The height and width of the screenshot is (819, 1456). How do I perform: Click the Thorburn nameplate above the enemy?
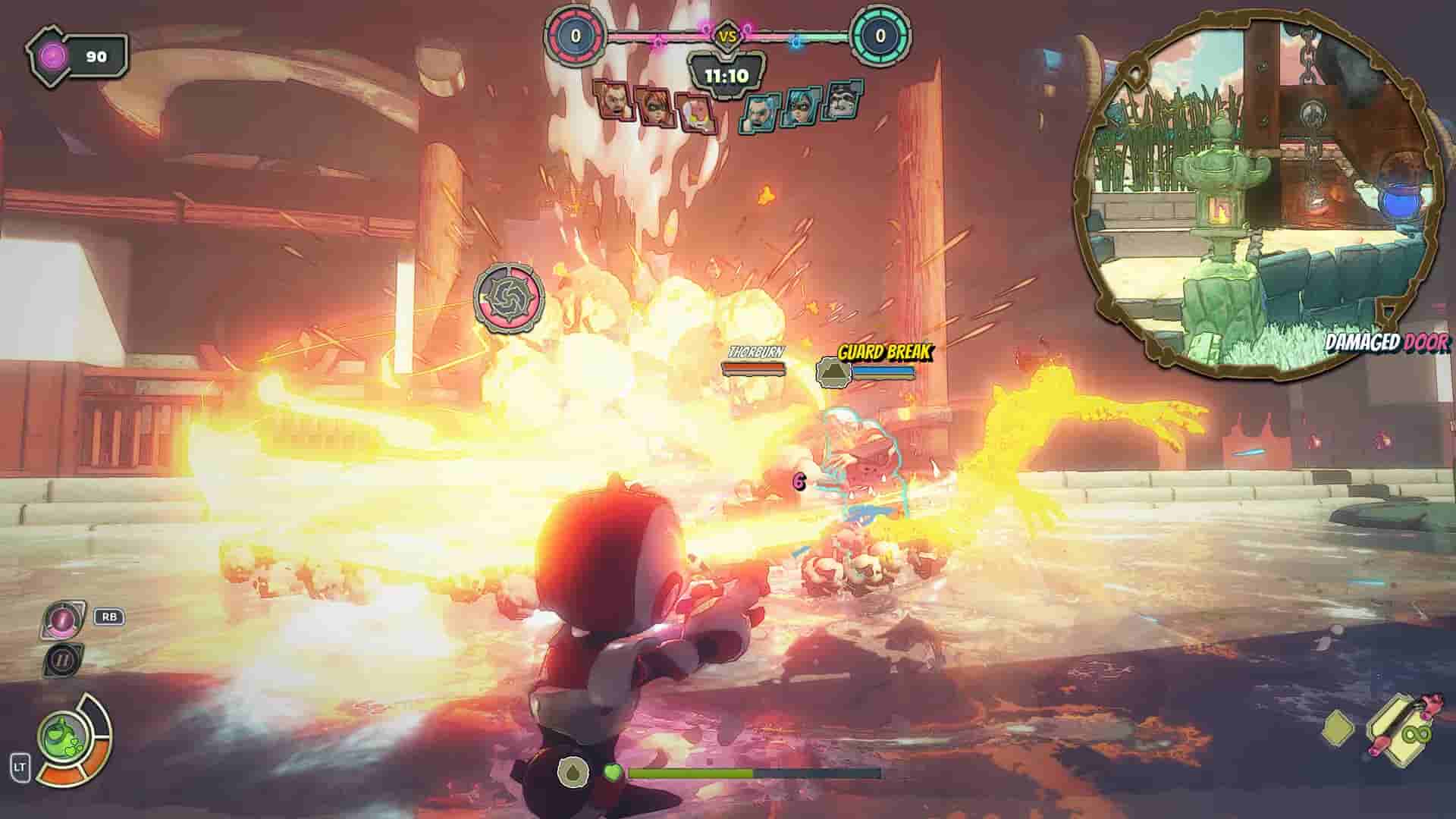pyautogui.click(x=755, y=352)
